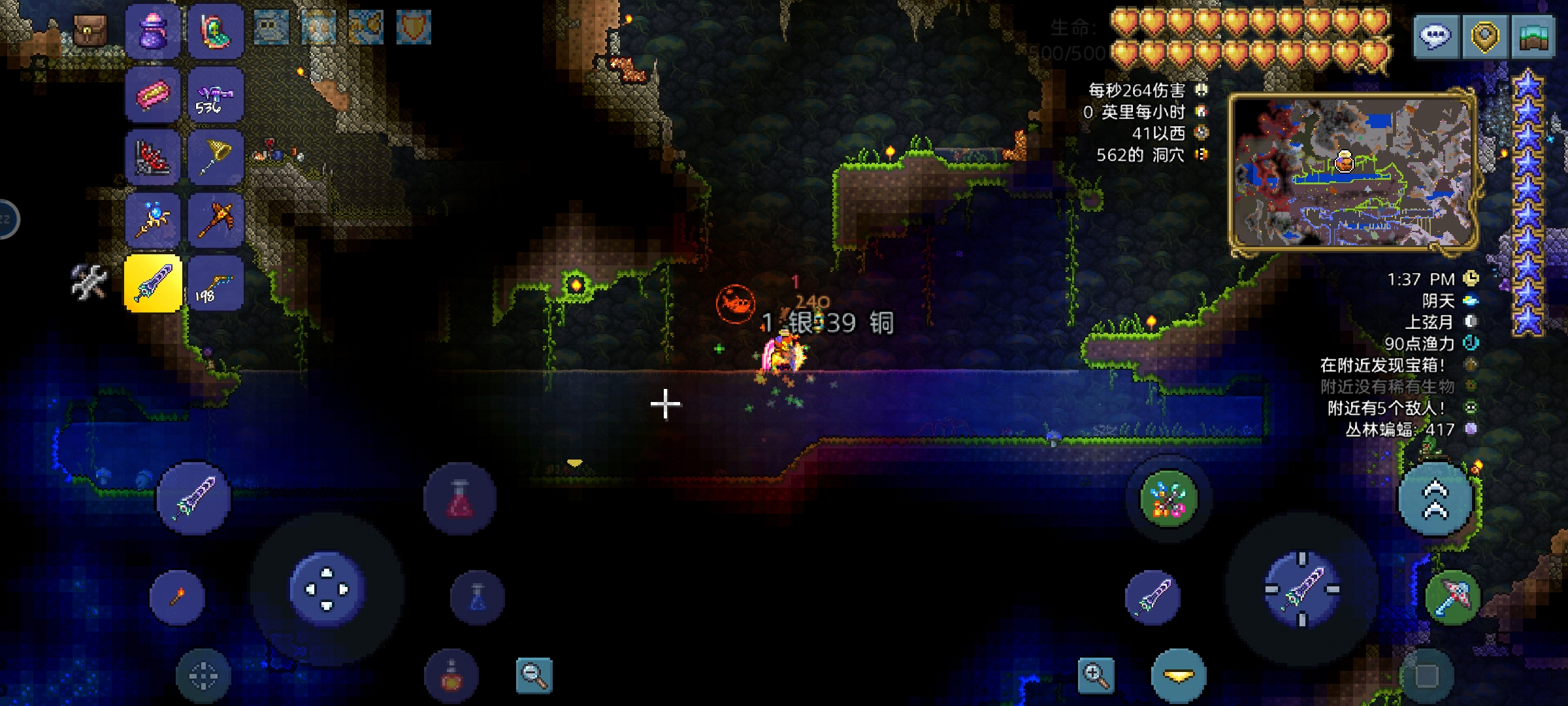This screenshot has width=1568, height=706.
Task: Open the wrench and hammer settings
Action: (89, 282)
